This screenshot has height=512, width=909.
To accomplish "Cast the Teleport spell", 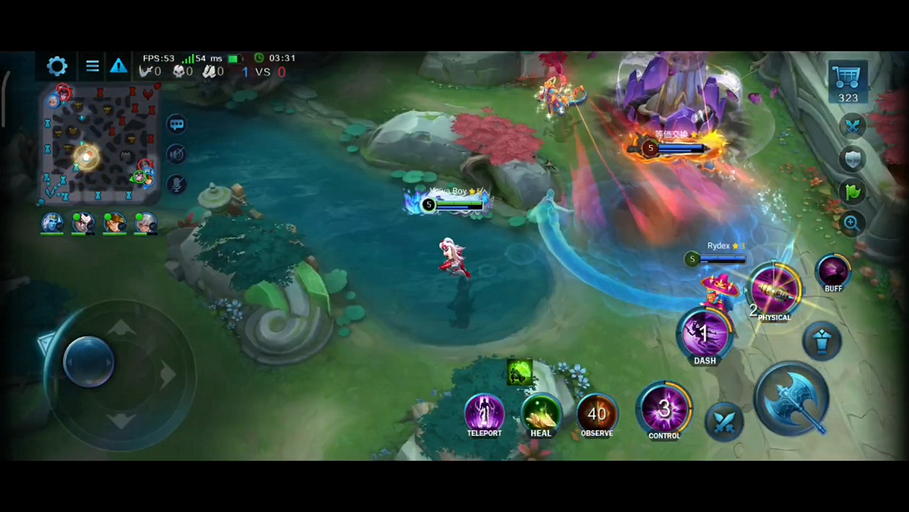I will pos(484,412).
